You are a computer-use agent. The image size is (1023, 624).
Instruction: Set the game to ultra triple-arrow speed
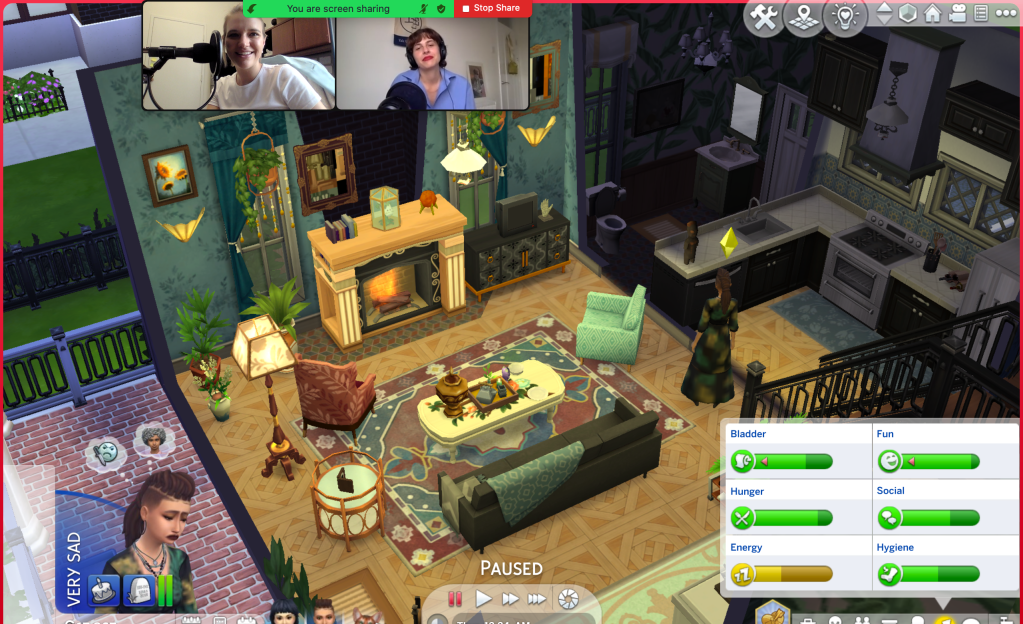(537, 598)
